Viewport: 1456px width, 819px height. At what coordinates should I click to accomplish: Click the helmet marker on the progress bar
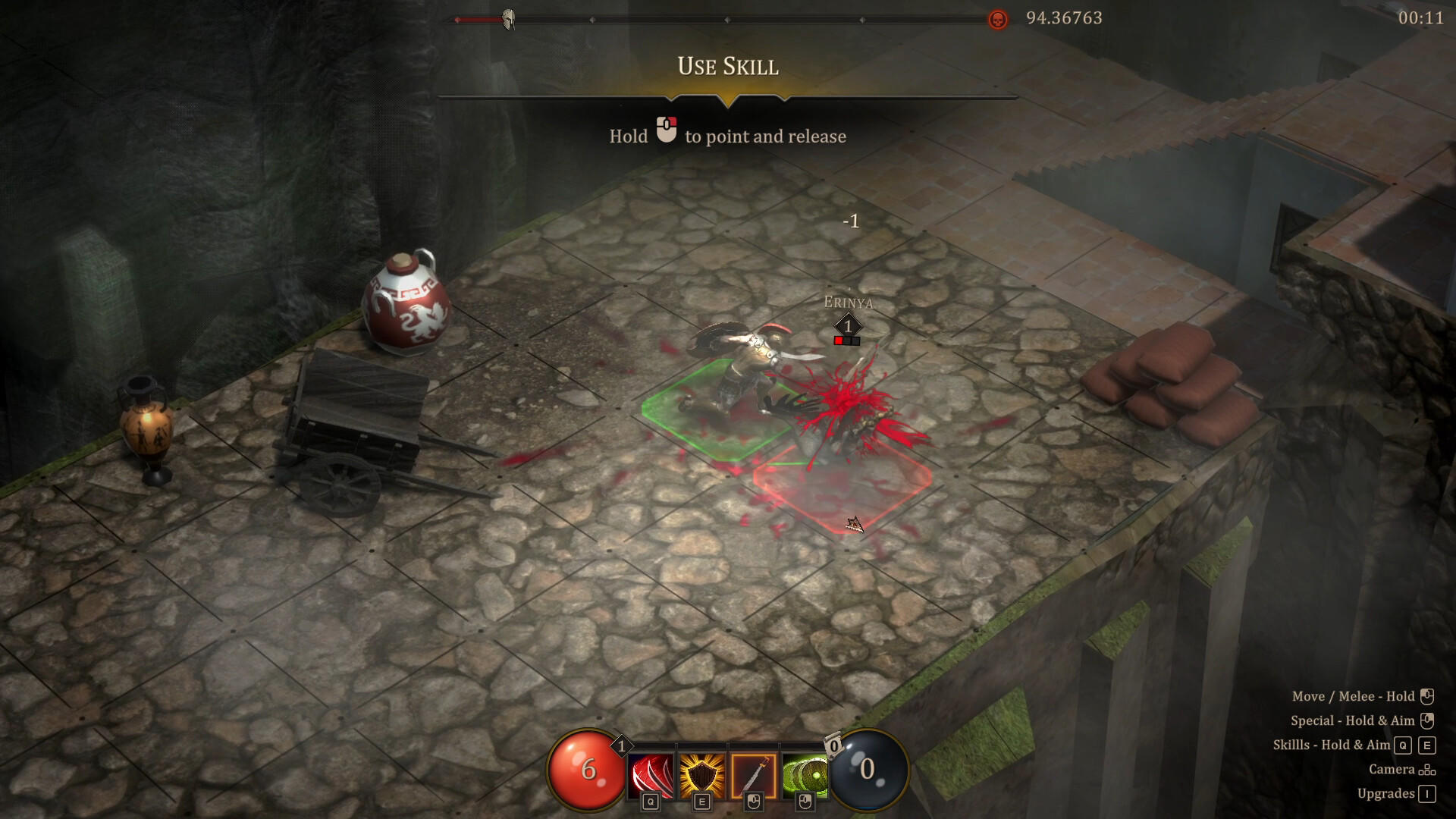(x=510, y=20)
